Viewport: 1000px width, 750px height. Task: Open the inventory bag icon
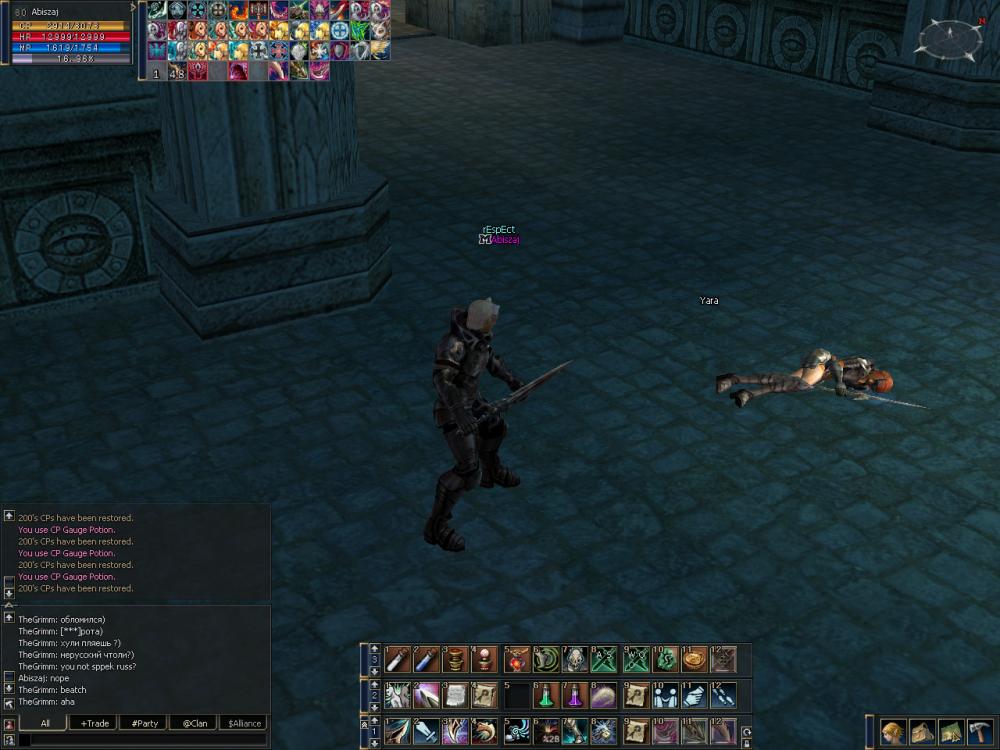click(922, 732)
